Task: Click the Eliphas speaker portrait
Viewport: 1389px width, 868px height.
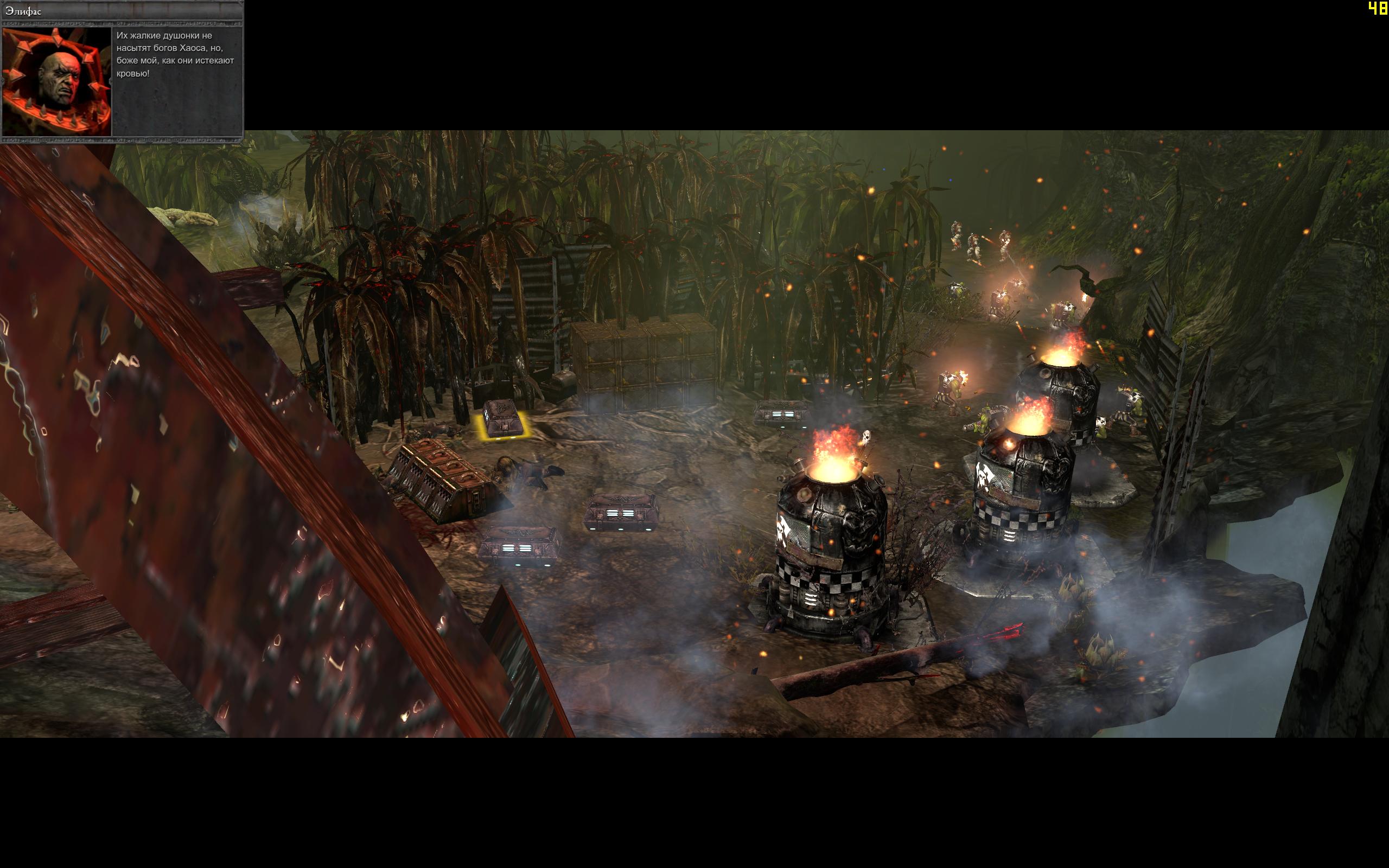Action: tap(57, 81)
